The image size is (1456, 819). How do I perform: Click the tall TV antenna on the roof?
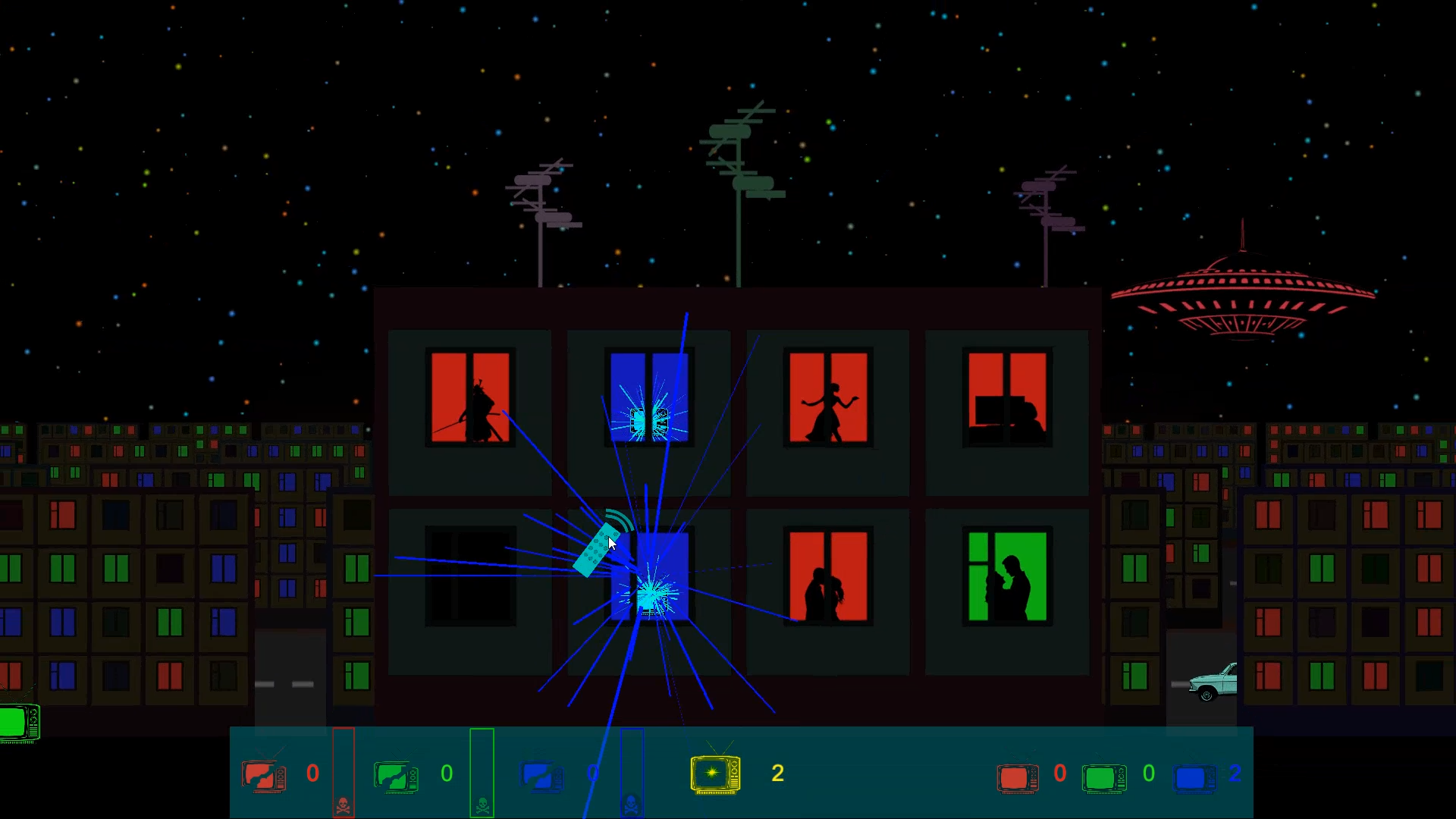point(739,152)
